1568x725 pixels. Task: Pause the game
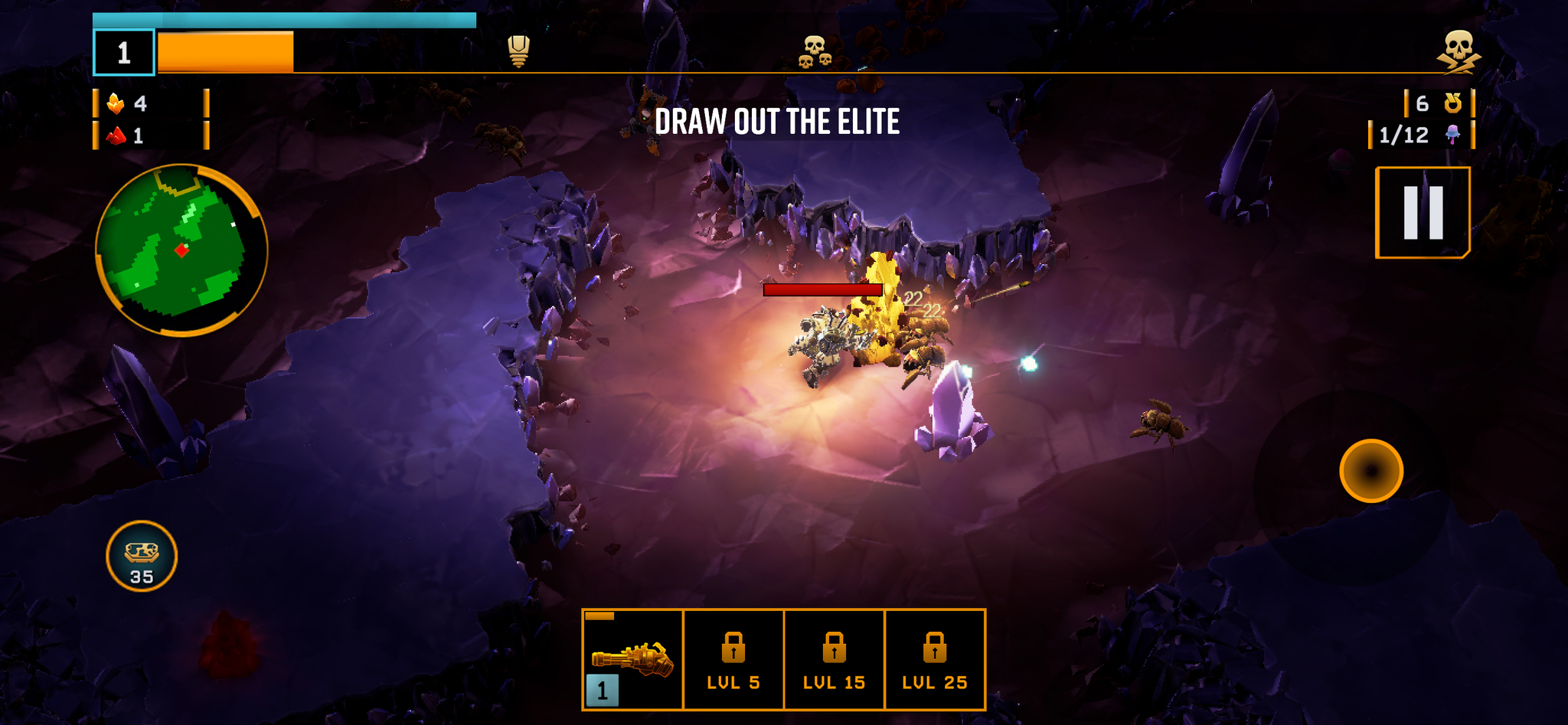(1423, 213)
